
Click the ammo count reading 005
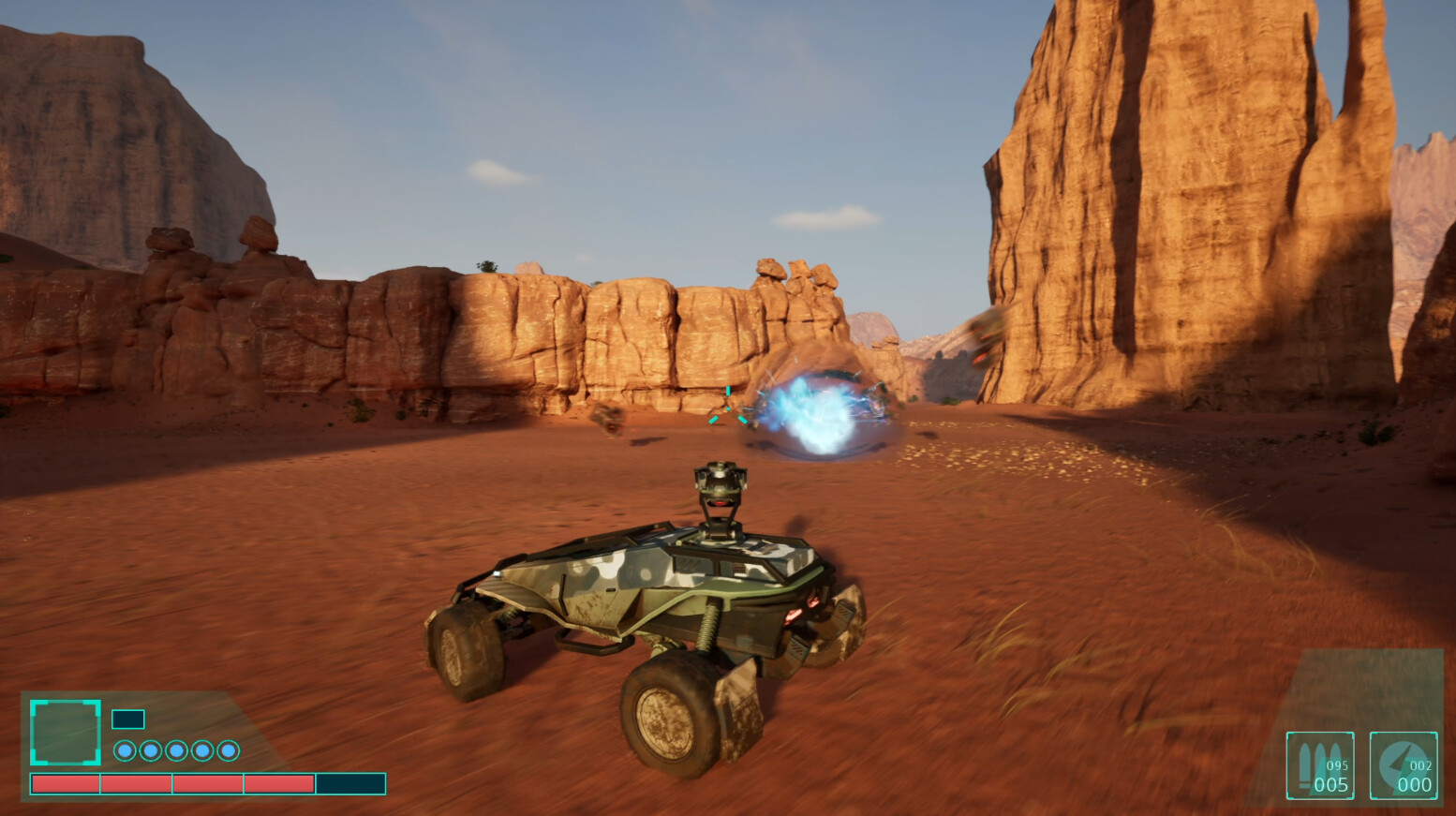click(1331, 784)
